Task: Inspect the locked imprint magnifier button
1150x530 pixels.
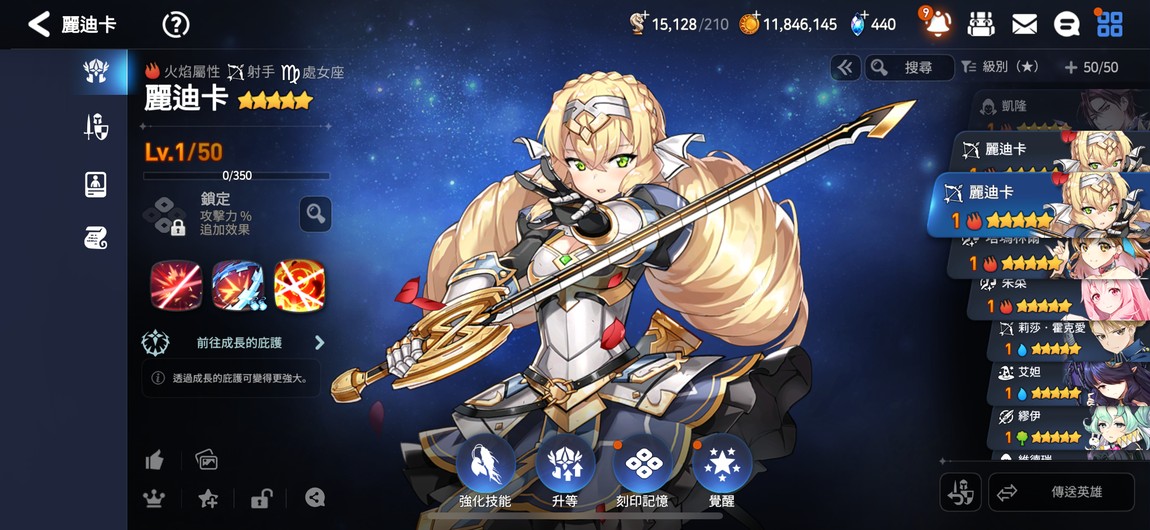Action: tap(315, 213)
